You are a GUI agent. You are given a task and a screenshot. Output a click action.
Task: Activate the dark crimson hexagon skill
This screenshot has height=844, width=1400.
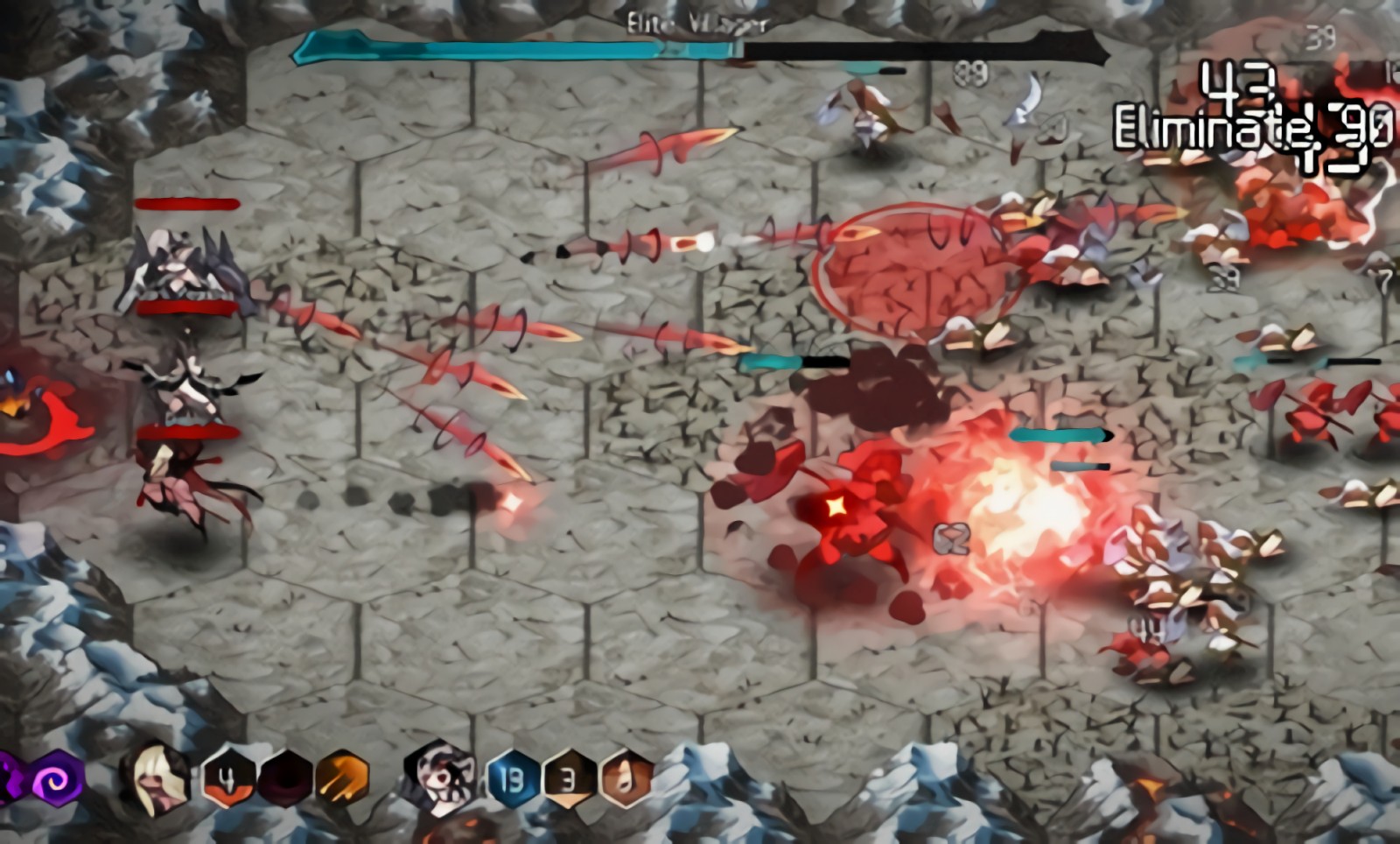click(x=285, y=778)
